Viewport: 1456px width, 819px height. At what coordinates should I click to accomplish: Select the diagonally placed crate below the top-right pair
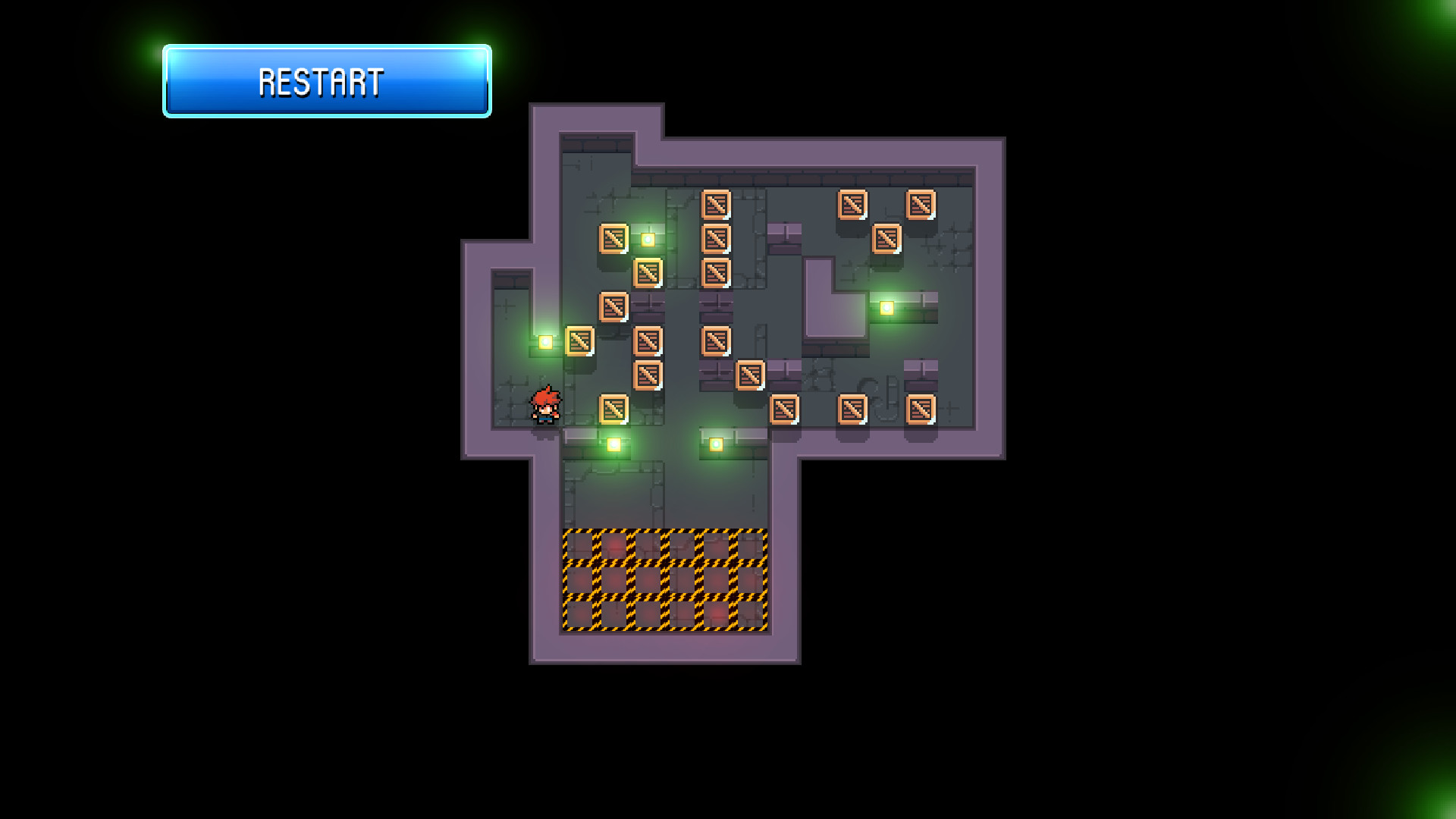tap(885, 239)
